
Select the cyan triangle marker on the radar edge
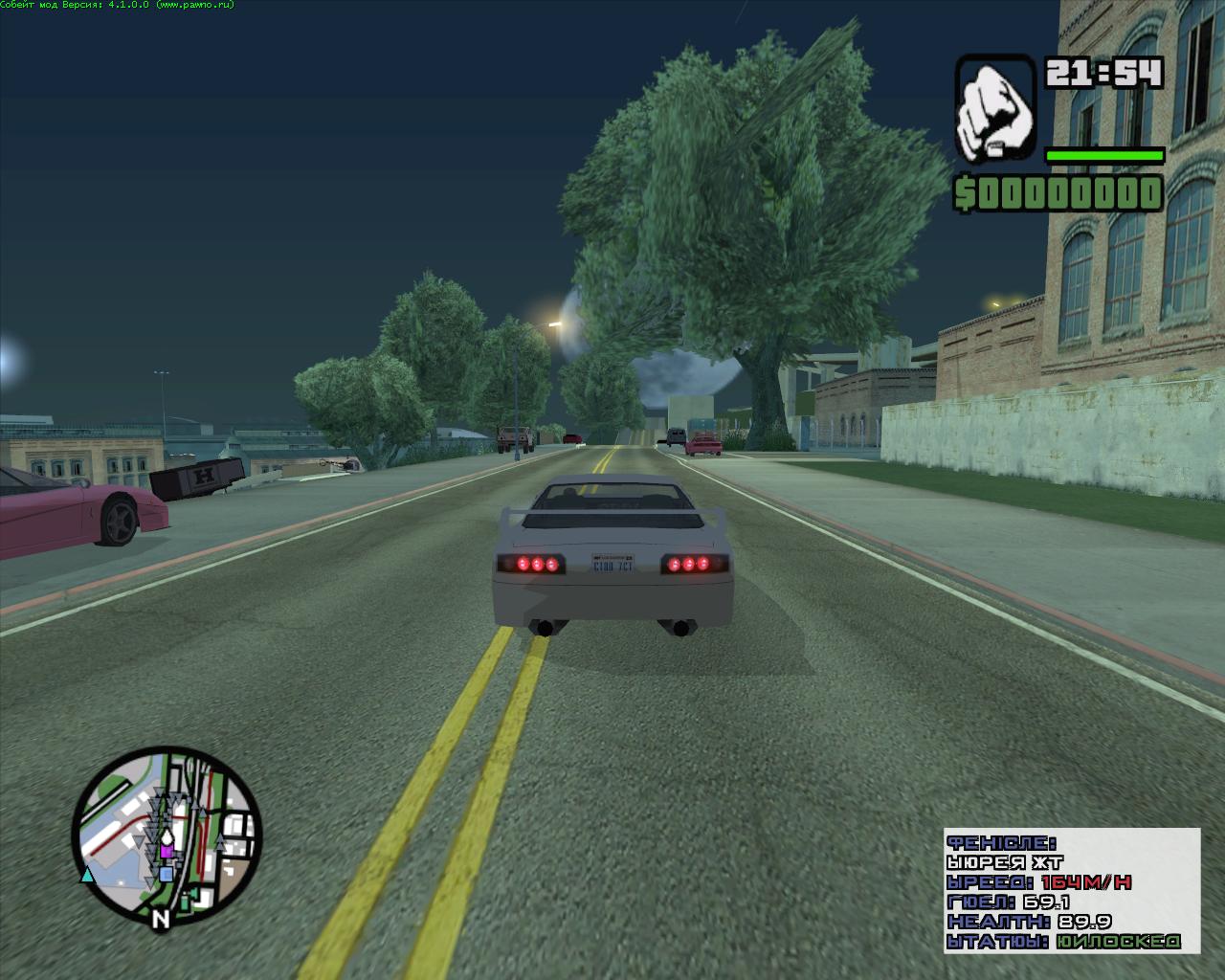[87, 874]
